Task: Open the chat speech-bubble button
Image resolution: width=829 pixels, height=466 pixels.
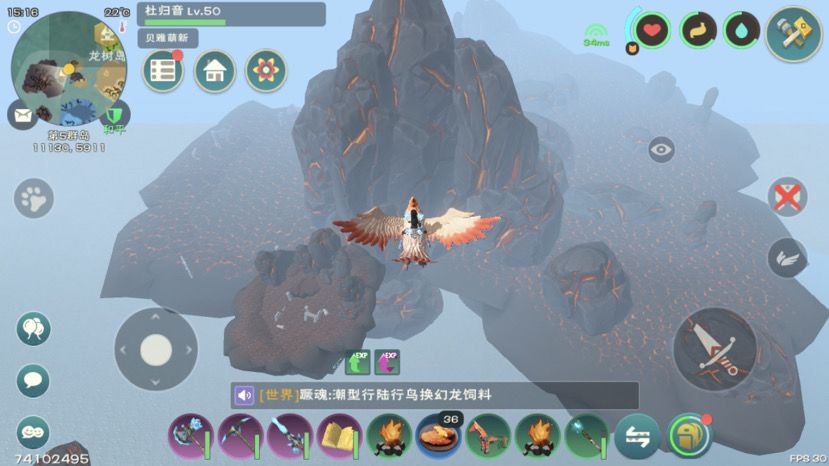Action: [34, 380]
